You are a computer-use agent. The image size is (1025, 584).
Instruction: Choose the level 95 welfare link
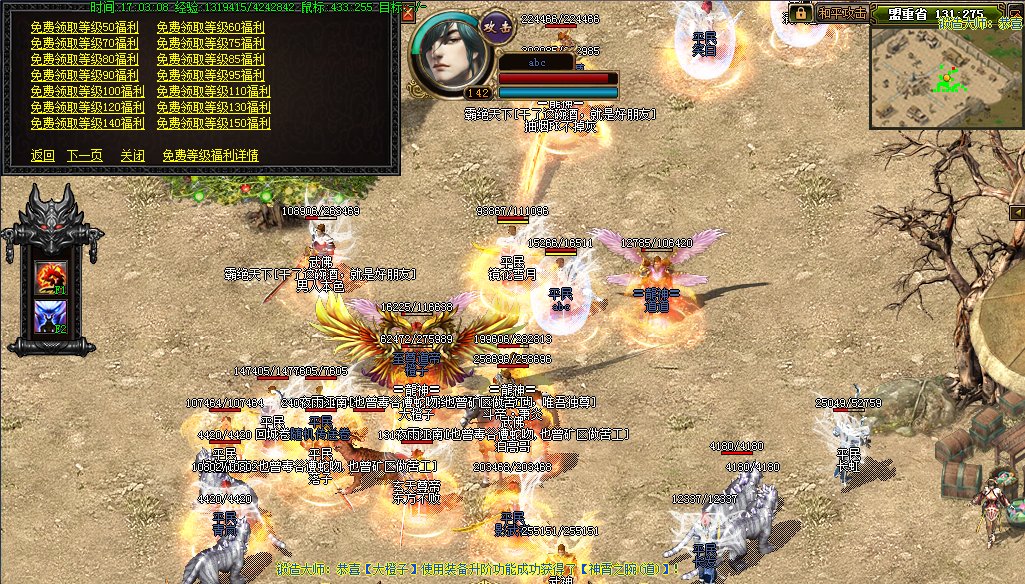point(211,75)
